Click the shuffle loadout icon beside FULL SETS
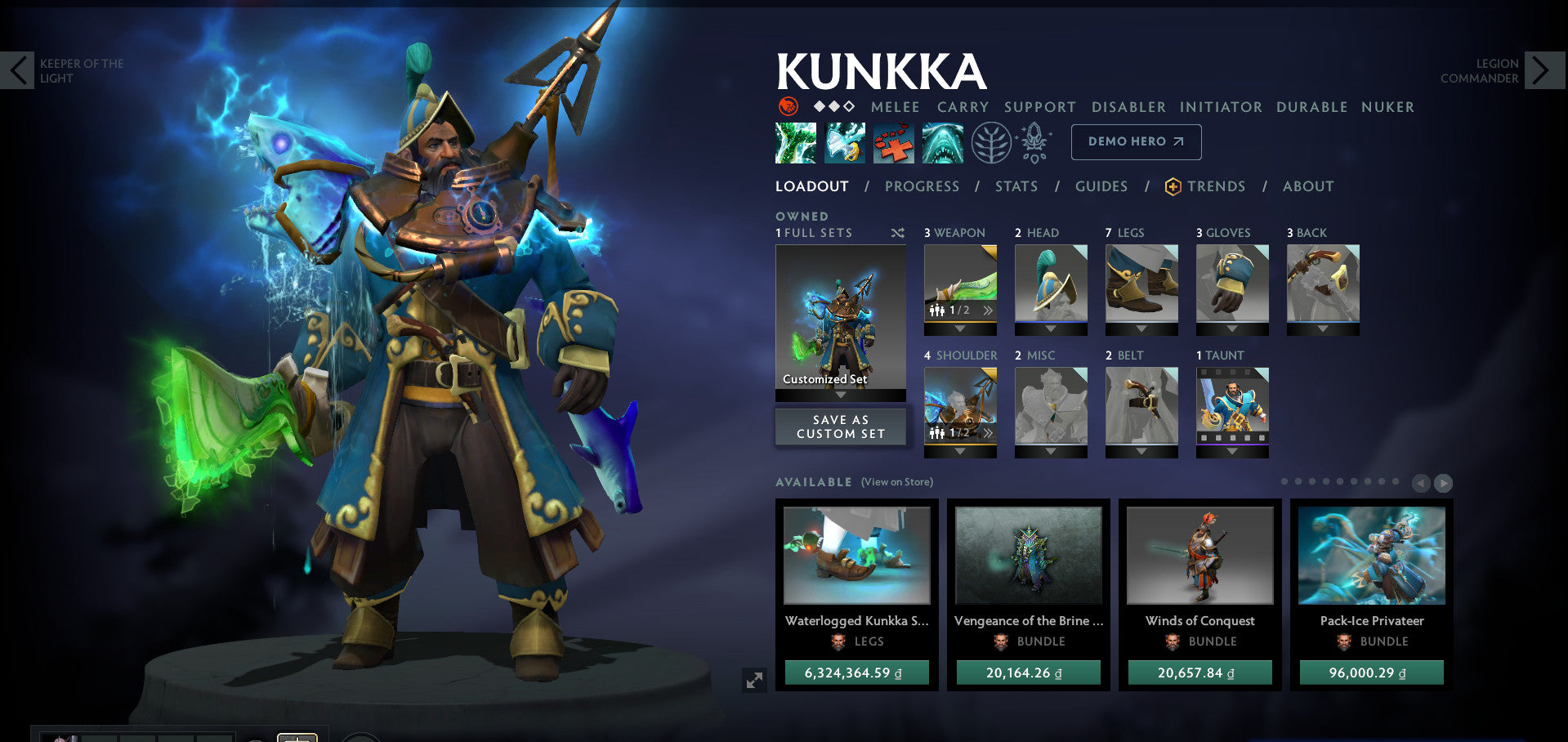Viewport: 1568px width, 742px height. coord(897,233)
